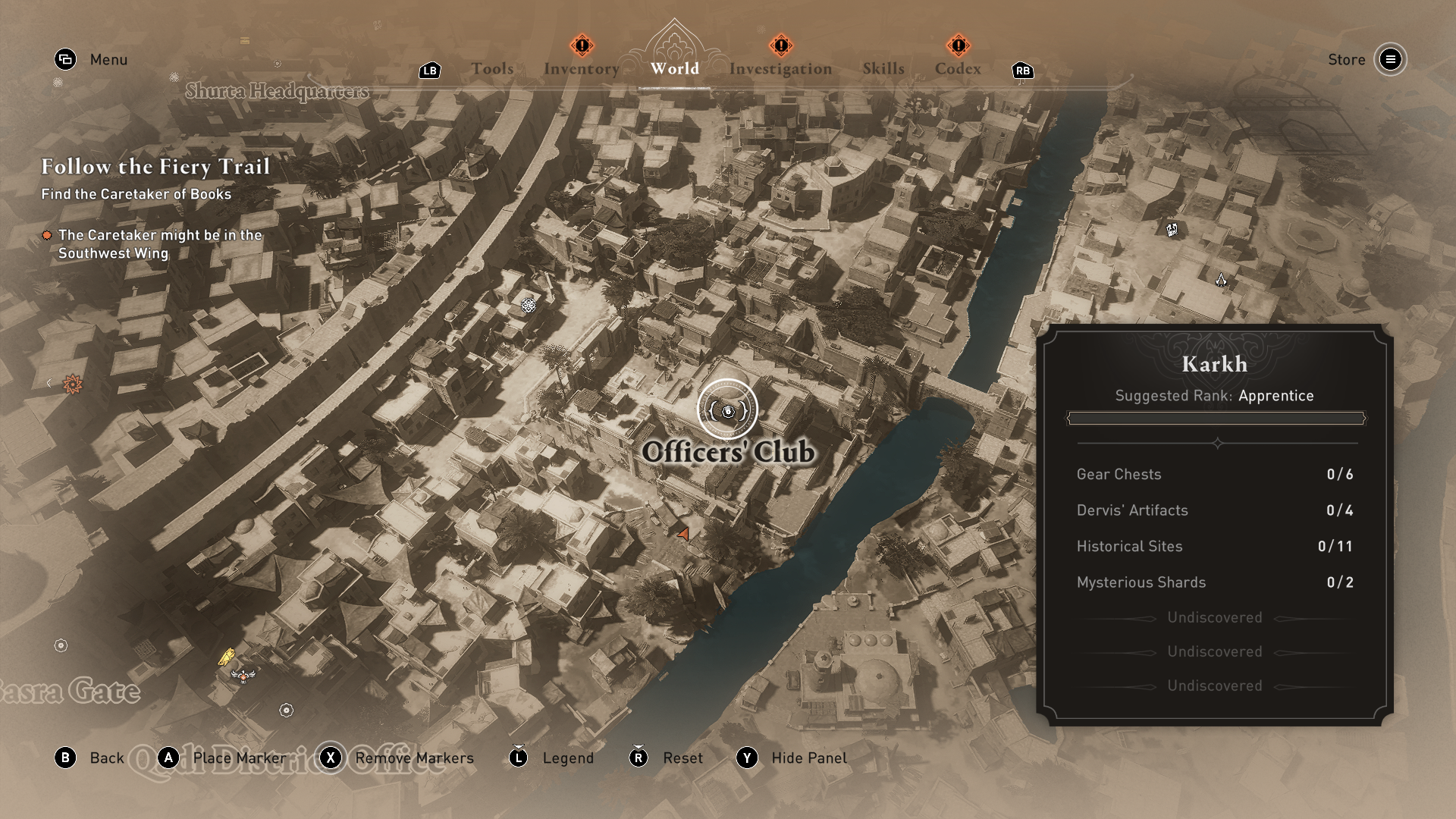1456x819 pixels.
Task: Open the Store in the top-right corner
Action: pyautogui.click(x=1346, y=60)
